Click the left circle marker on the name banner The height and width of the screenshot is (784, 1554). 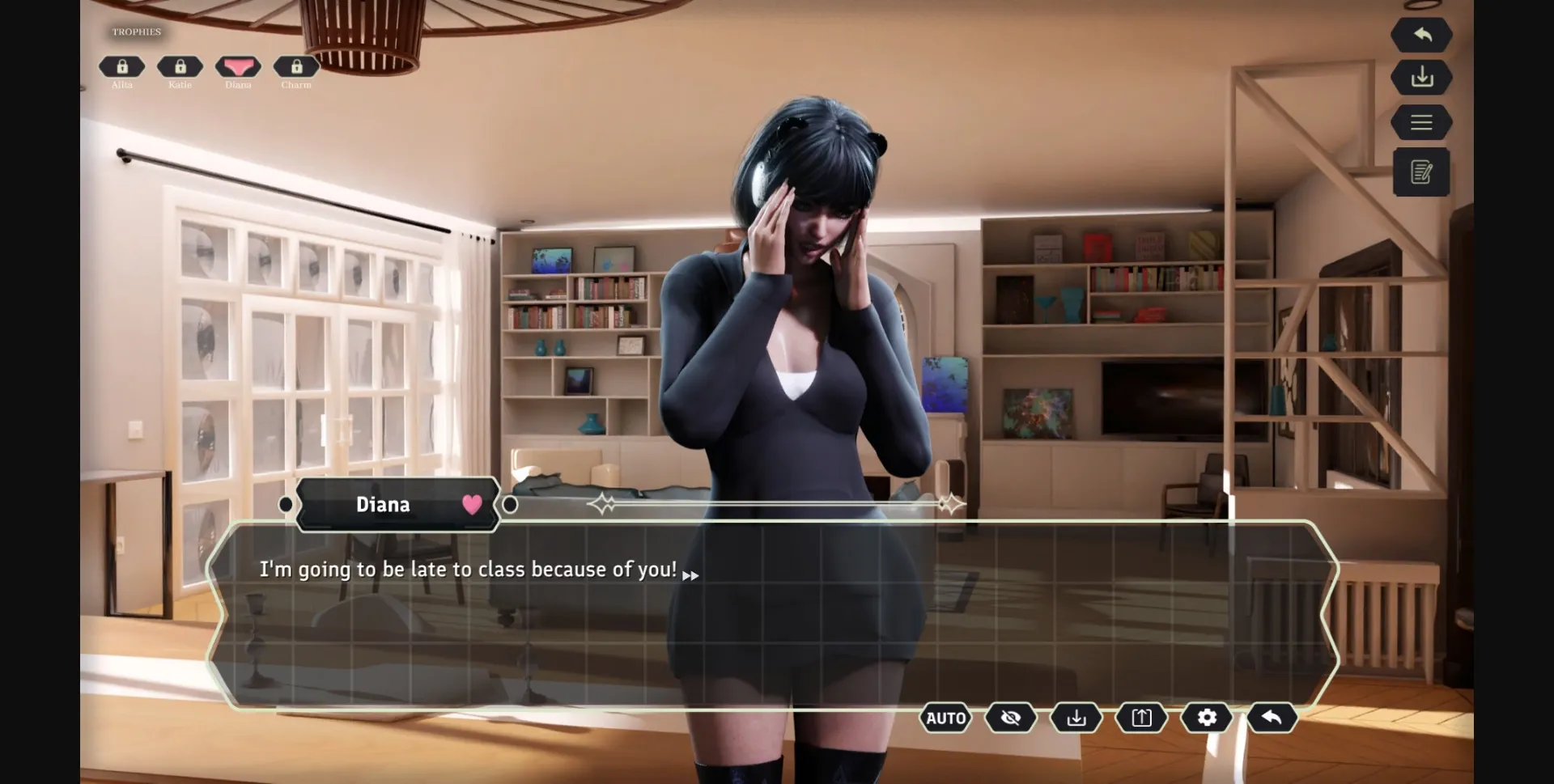[x=285, y=504]
